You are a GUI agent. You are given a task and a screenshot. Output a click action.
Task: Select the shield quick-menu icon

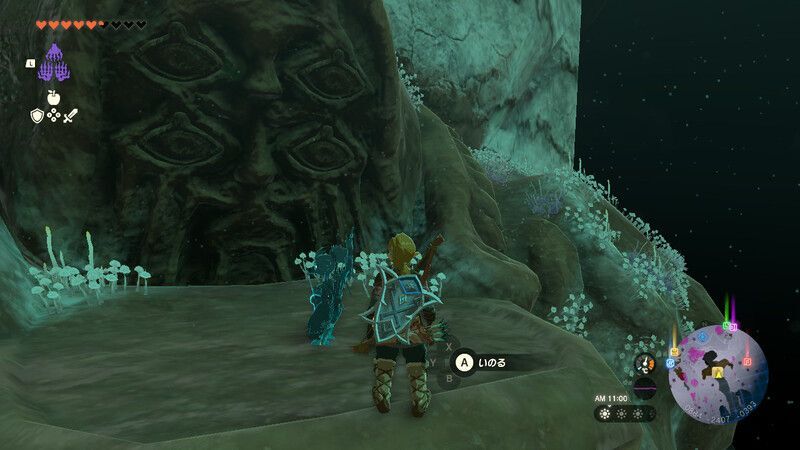(37, 116)
